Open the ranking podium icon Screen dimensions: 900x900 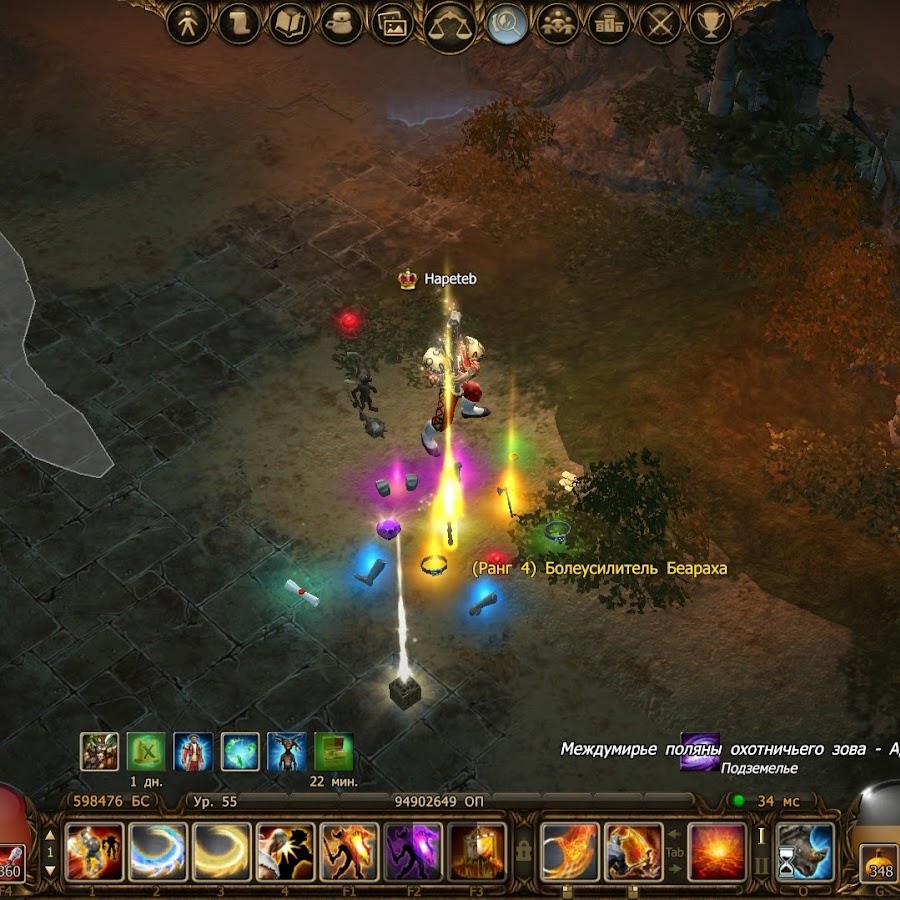pos(609,22)
